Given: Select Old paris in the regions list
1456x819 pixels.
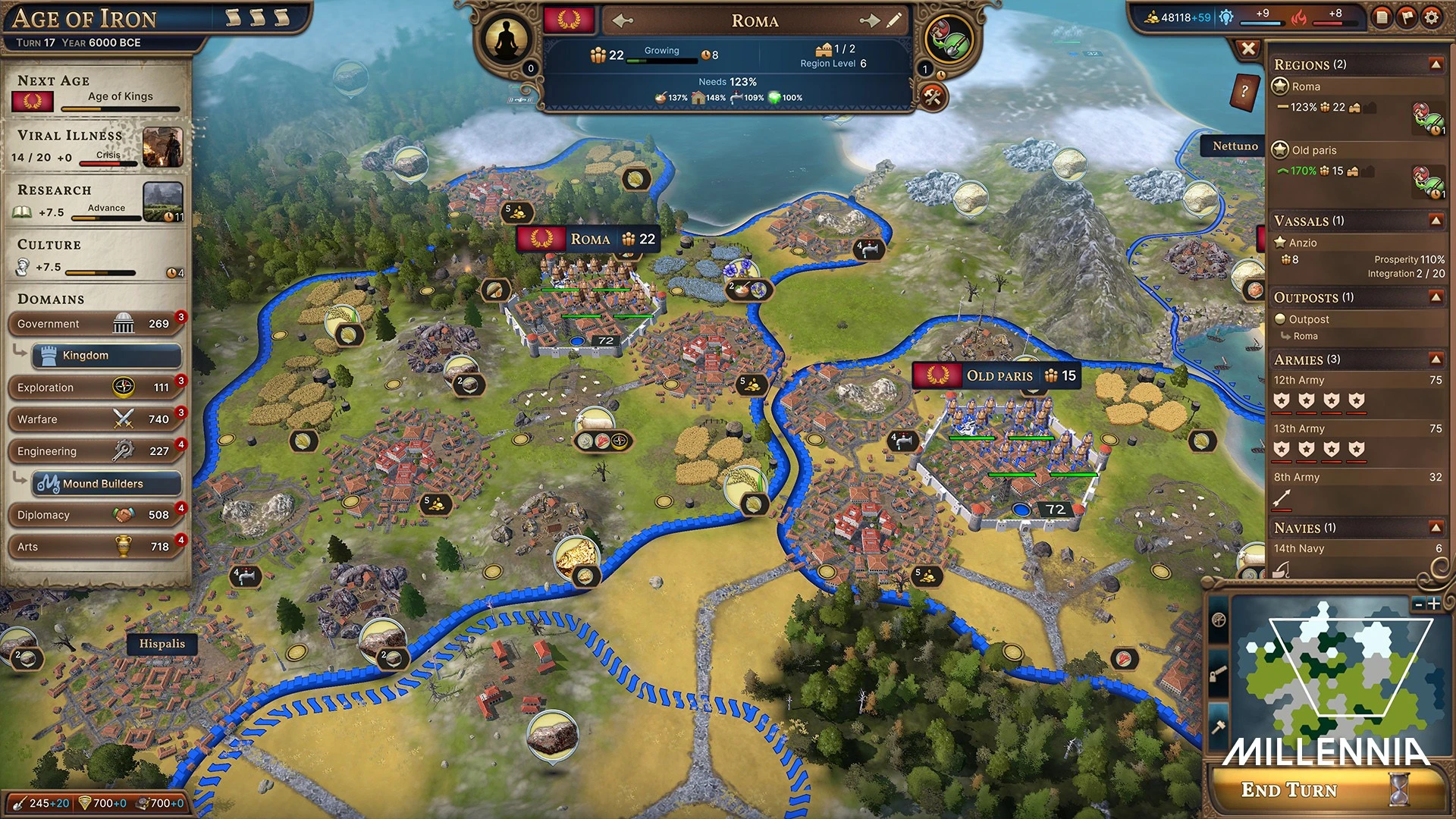Looking at the screenshot, I should (x=1313, y=150).
